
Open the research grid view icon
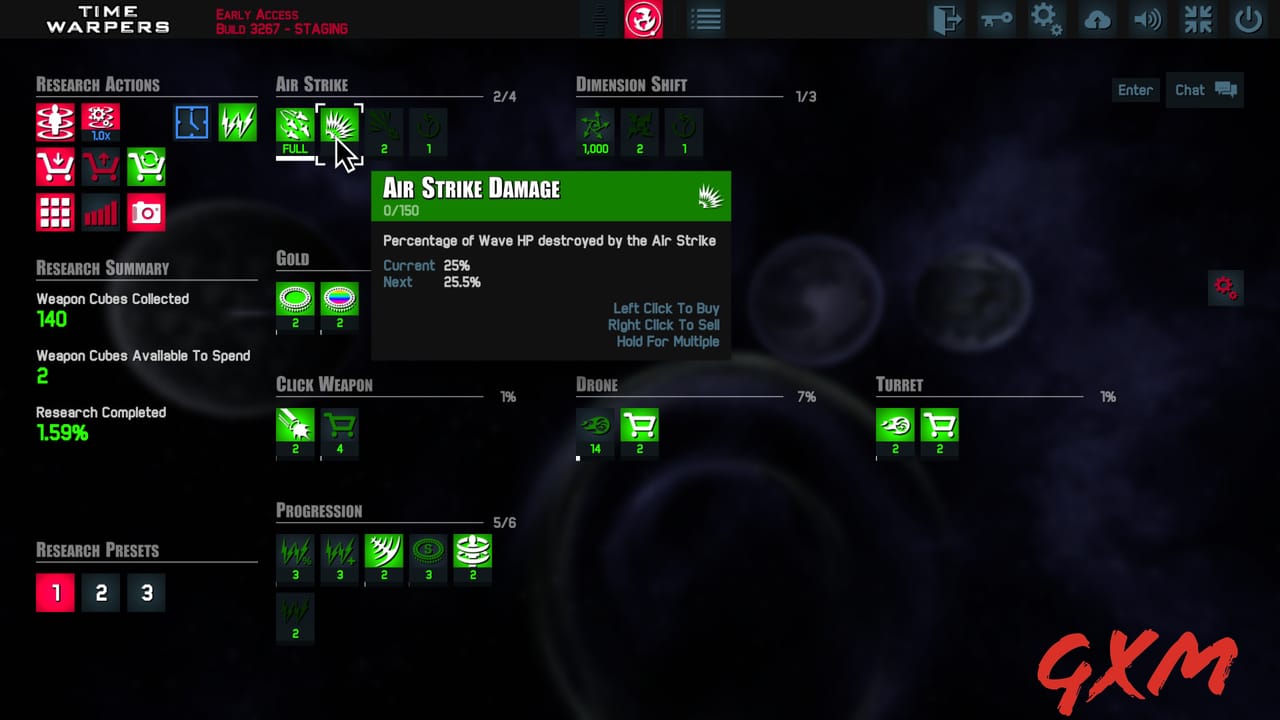pyautogui.click(x=55, y=212)
